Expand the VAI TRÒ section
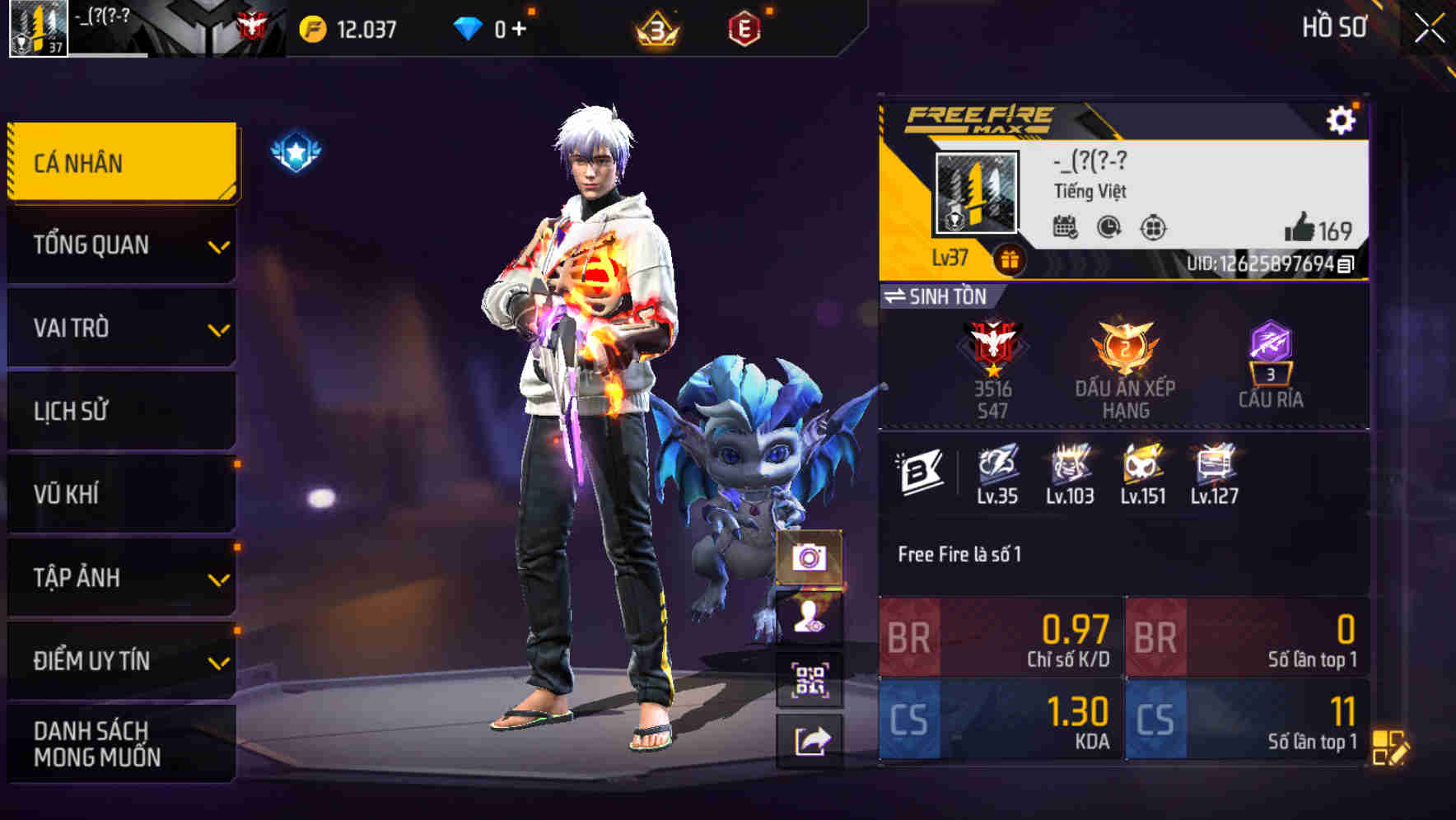This screenshot has height=820, width=1456. 120,328
